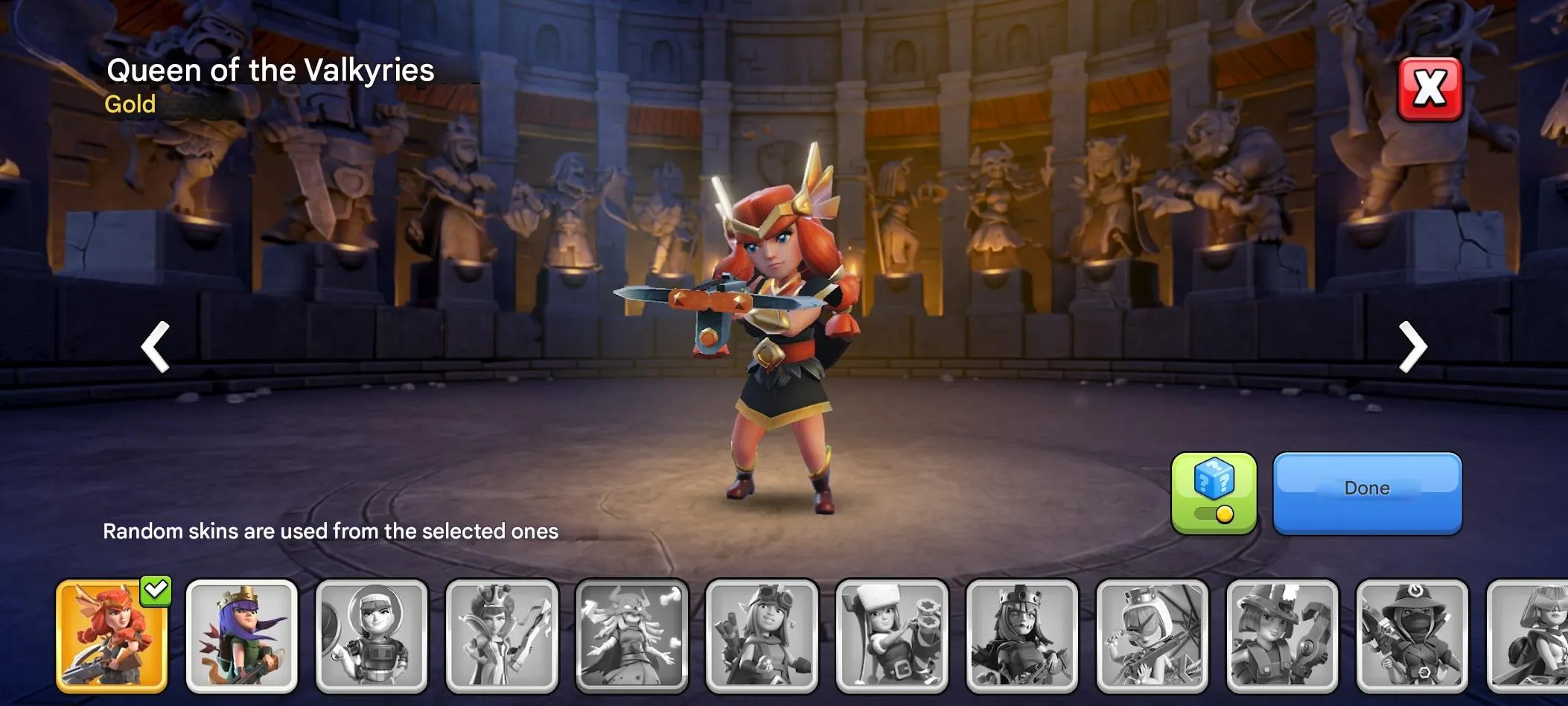The height and width of the screenshot is (706, 1568).
Task: Tap the Gold rarity label
Action: pos(130,104)
